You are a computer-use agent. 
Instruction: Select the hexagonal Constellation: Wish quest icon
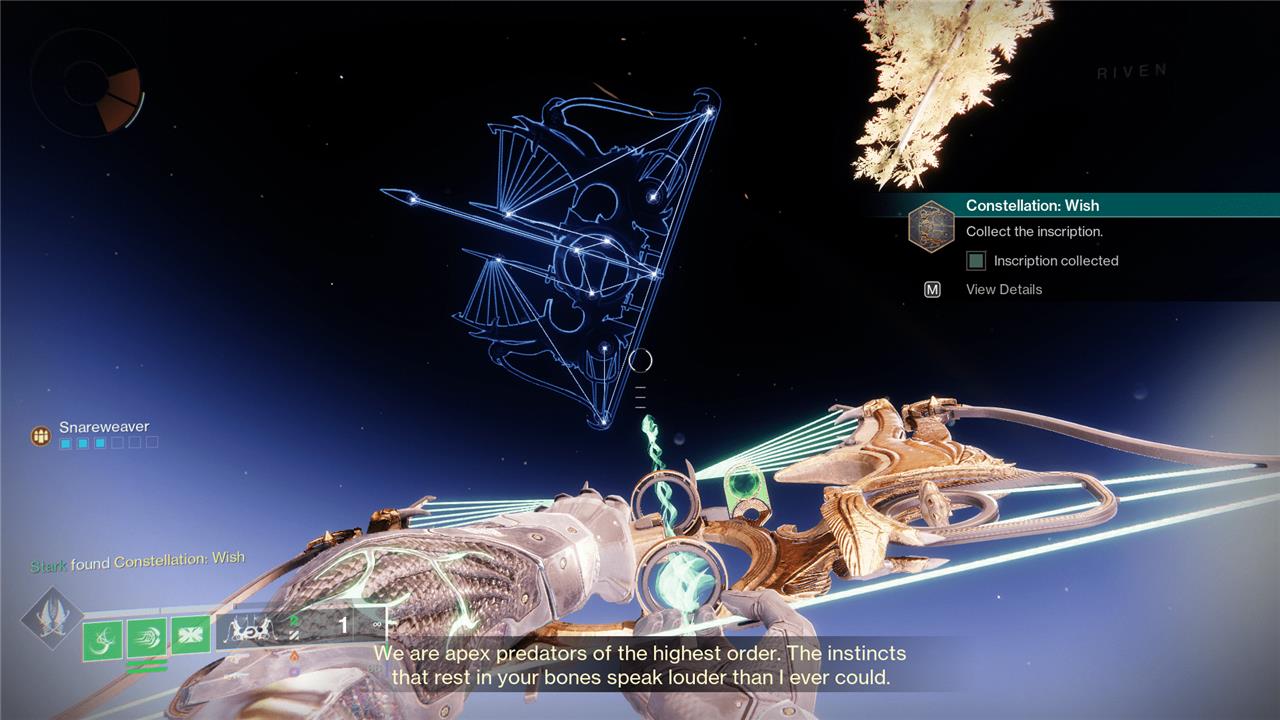(x=930, y=226)
